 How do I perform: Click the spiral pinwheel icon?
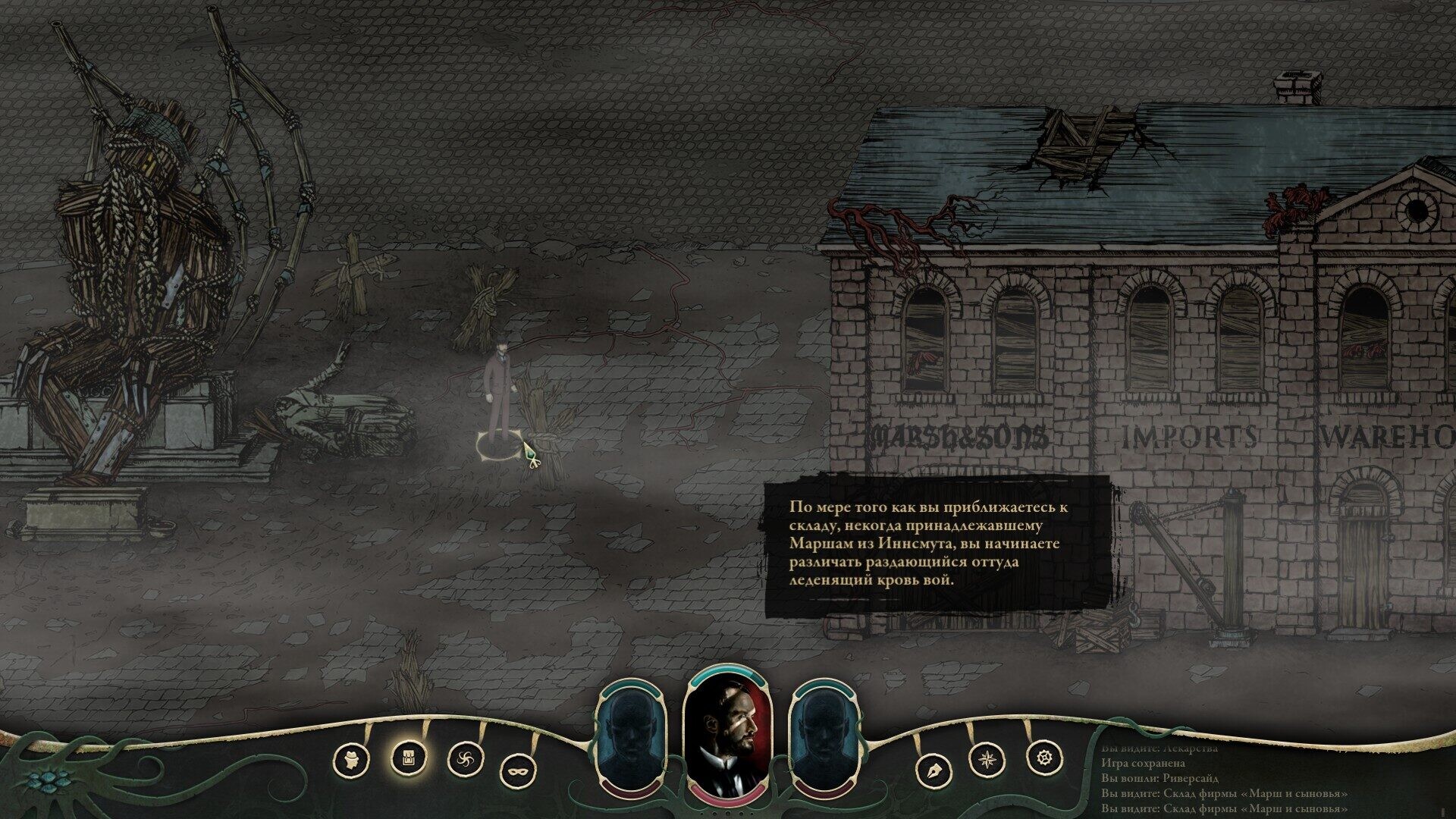click(465, 758)
